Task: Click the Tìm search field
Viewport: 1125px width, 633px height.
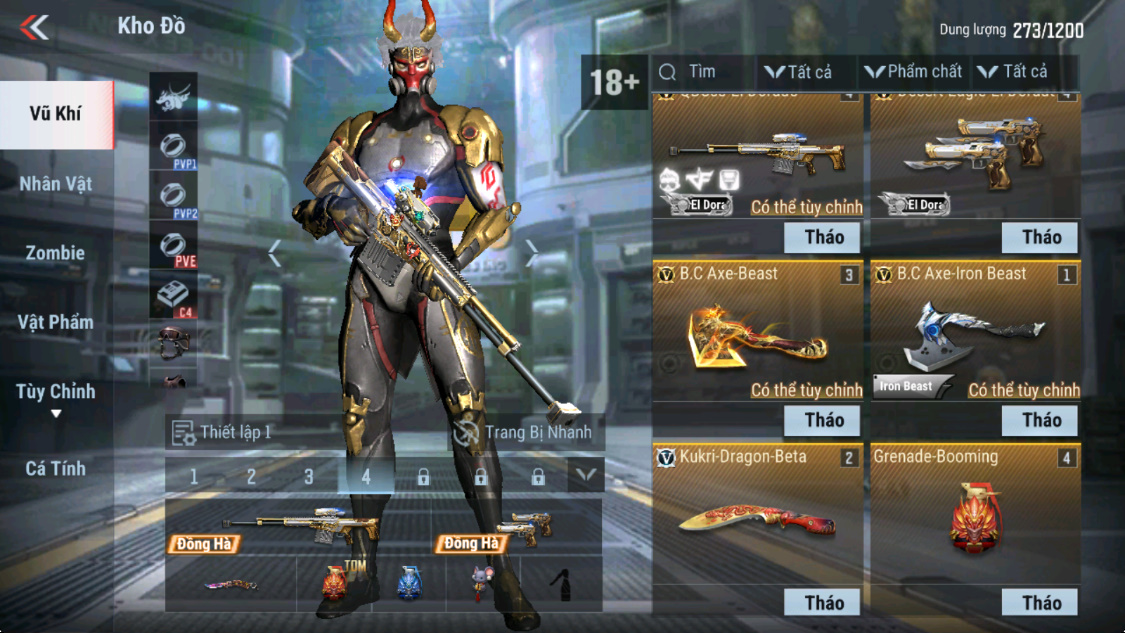Action: (x=702, y=72)
